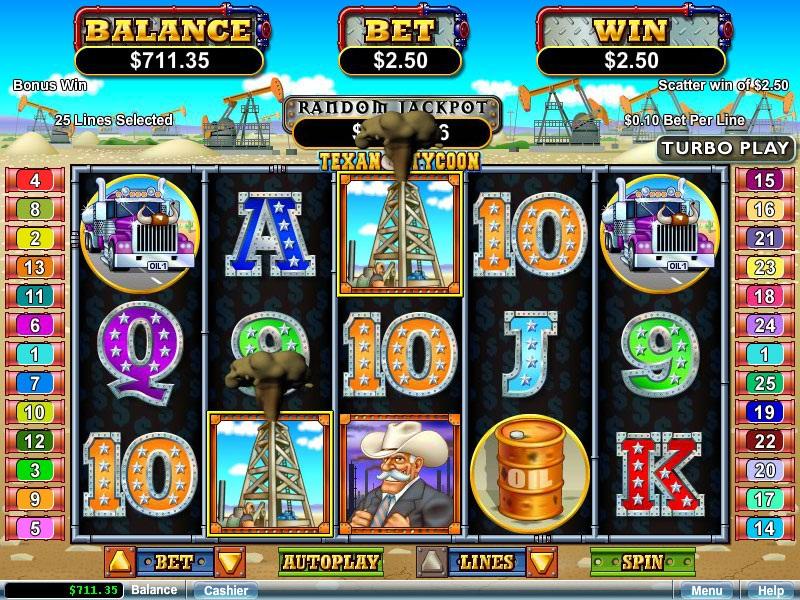Show the Help screen
The image size is (800, 600).
[x=770, y=590]
